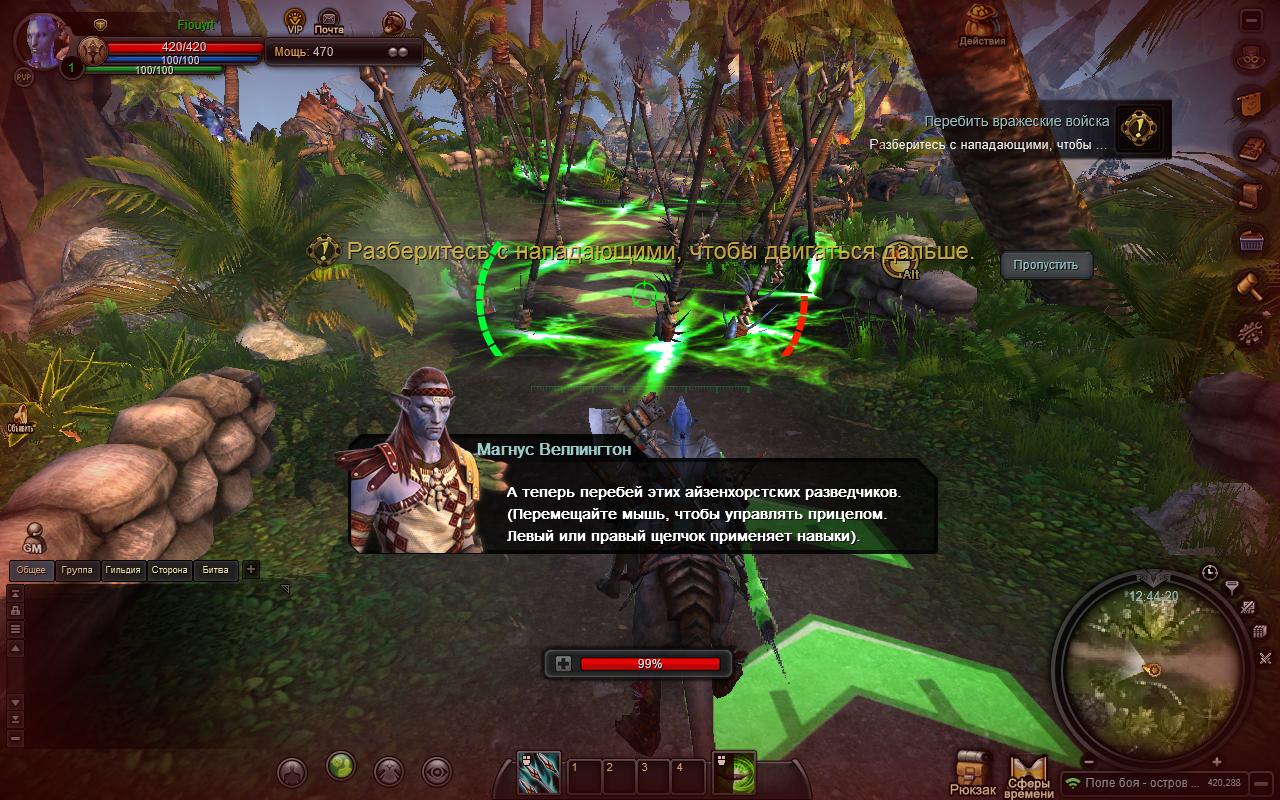Screen dimensions: 1280x800
Task: Open the shopping basket store icon
Action: pos(1248,240)
